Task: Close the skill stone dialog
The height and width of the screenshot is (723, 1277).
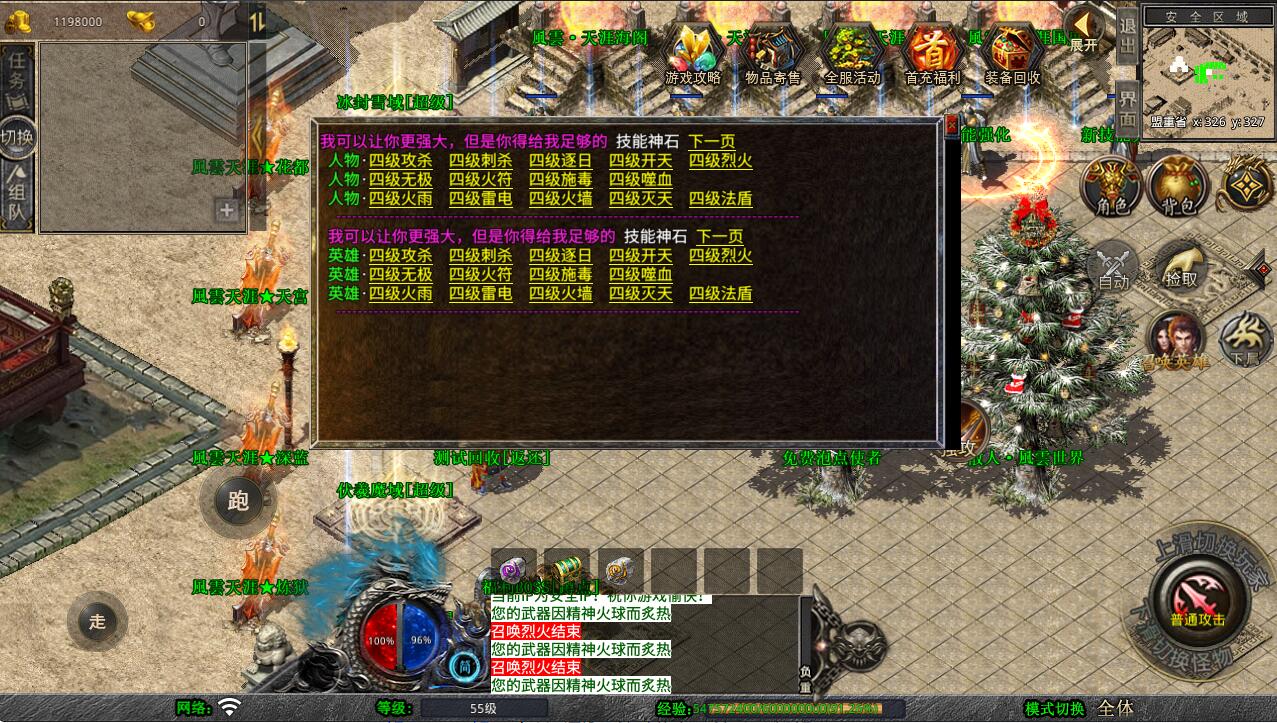Action: tap(951, 125)
